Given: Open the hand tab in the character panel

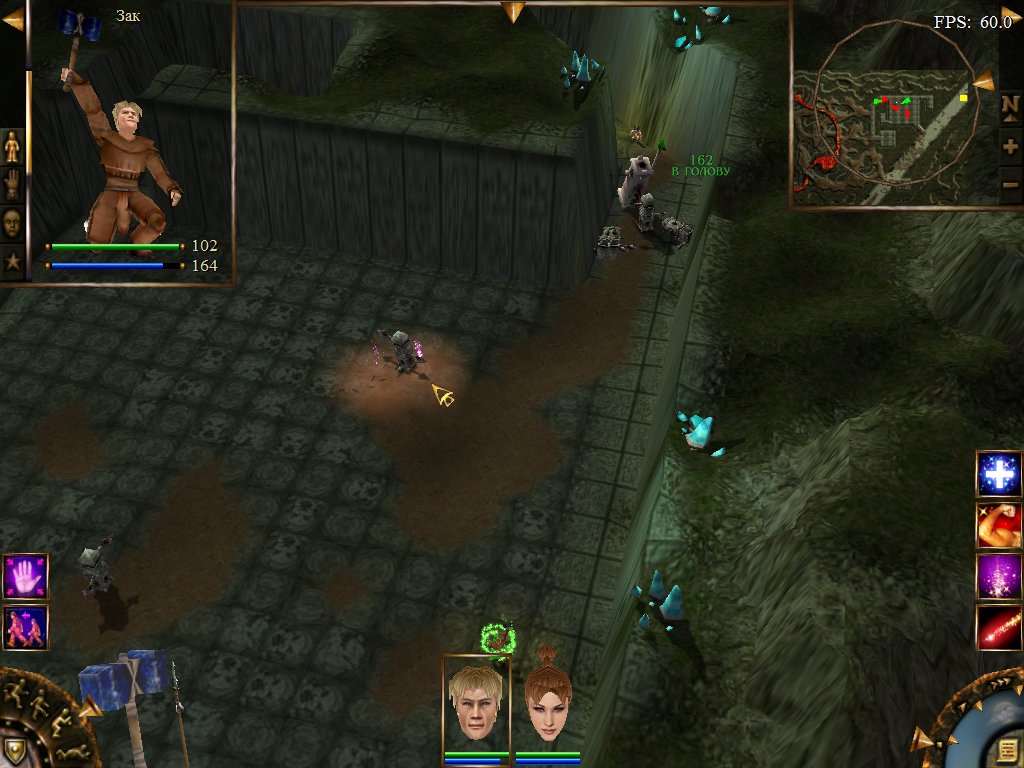Looking at the screenshot, I should tap(12, 185).
